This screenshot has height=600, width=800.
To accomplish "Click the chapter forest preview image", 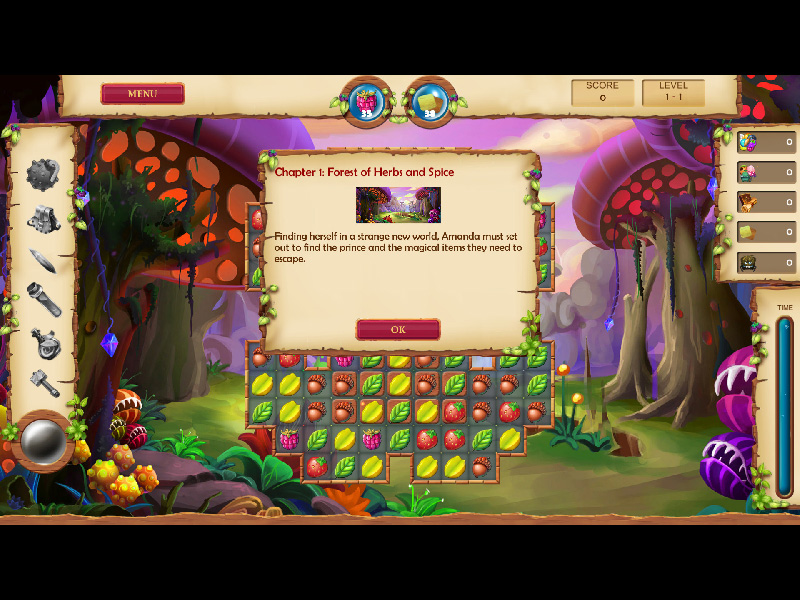I will (398, 204).
